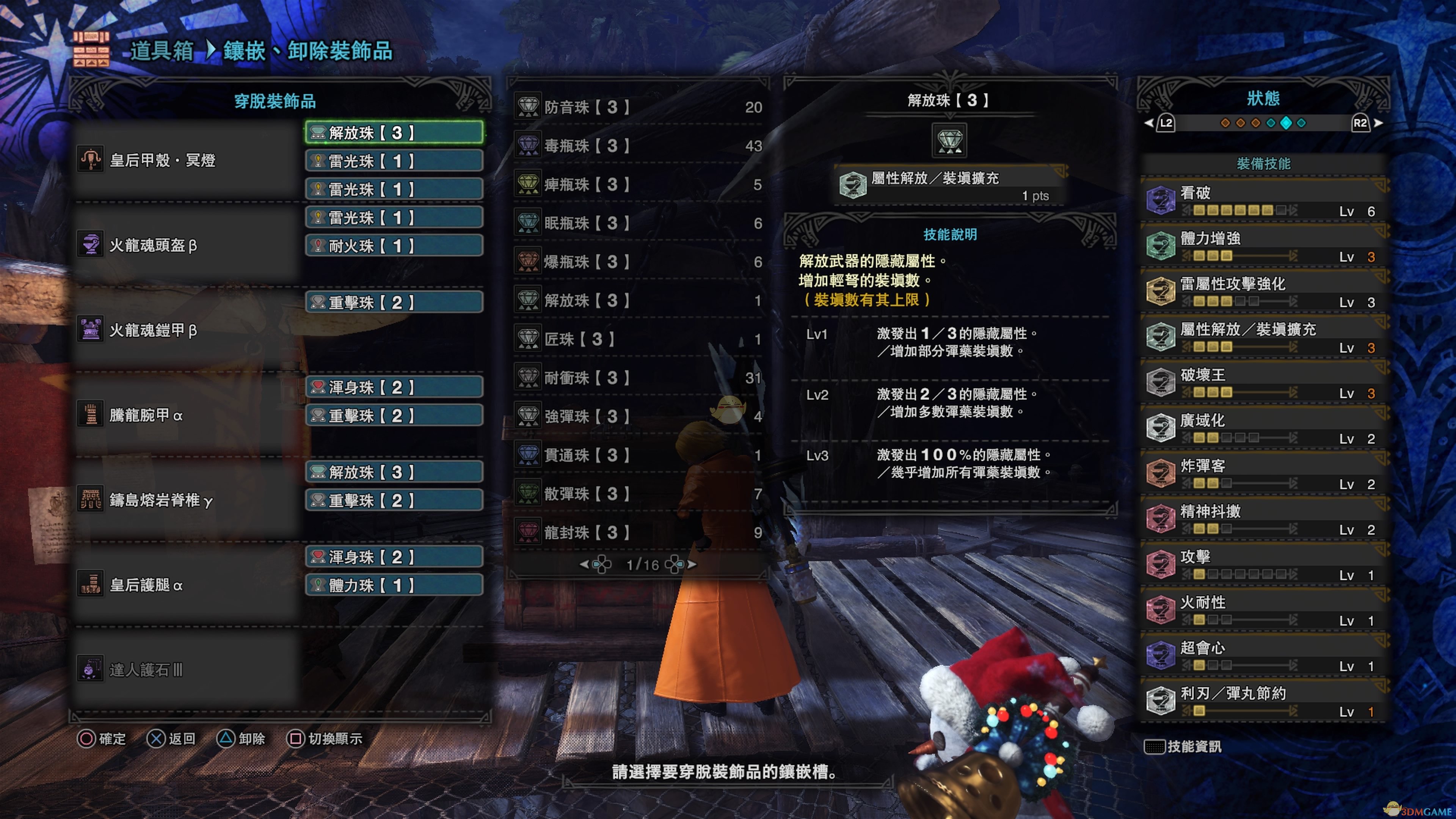This screenshot has height=819, width=1456.
Task: Select the 匠珠【3】 list entry
Action: [x=639, y=339]
